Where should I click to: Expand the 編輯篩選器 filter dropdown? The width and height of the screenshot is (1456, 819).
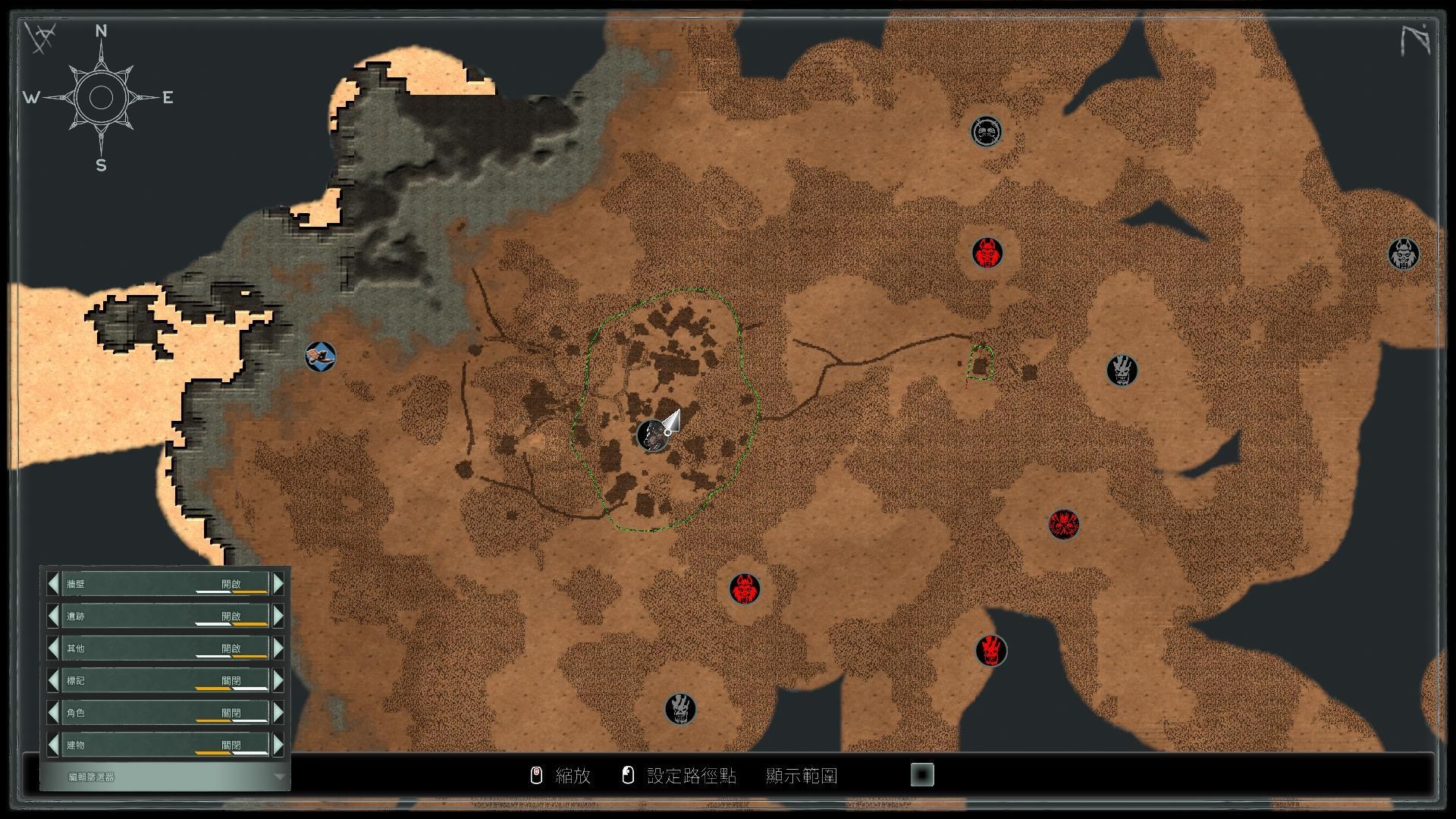[x=279, y=777]
